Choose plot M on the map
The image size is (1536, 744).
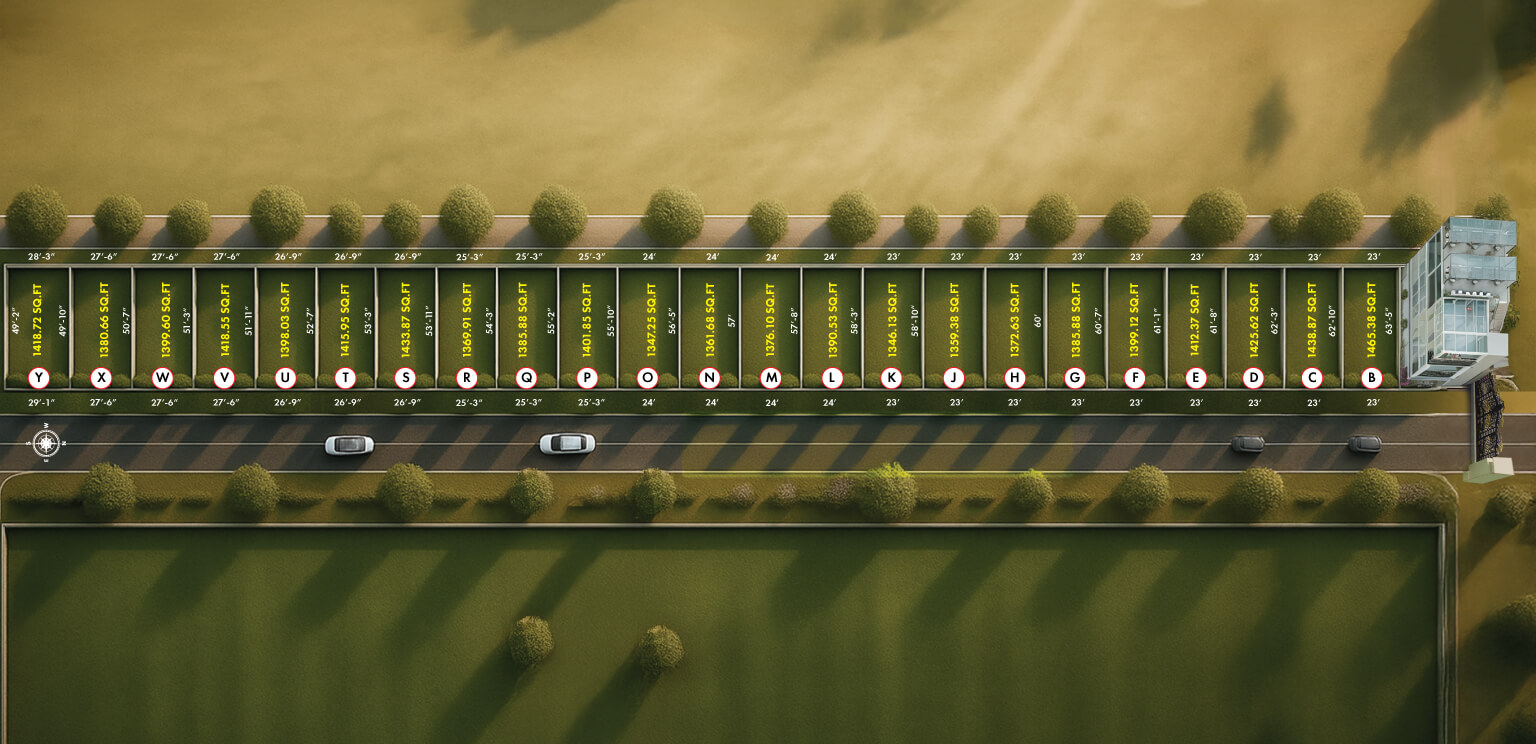[x=770, y=378]
